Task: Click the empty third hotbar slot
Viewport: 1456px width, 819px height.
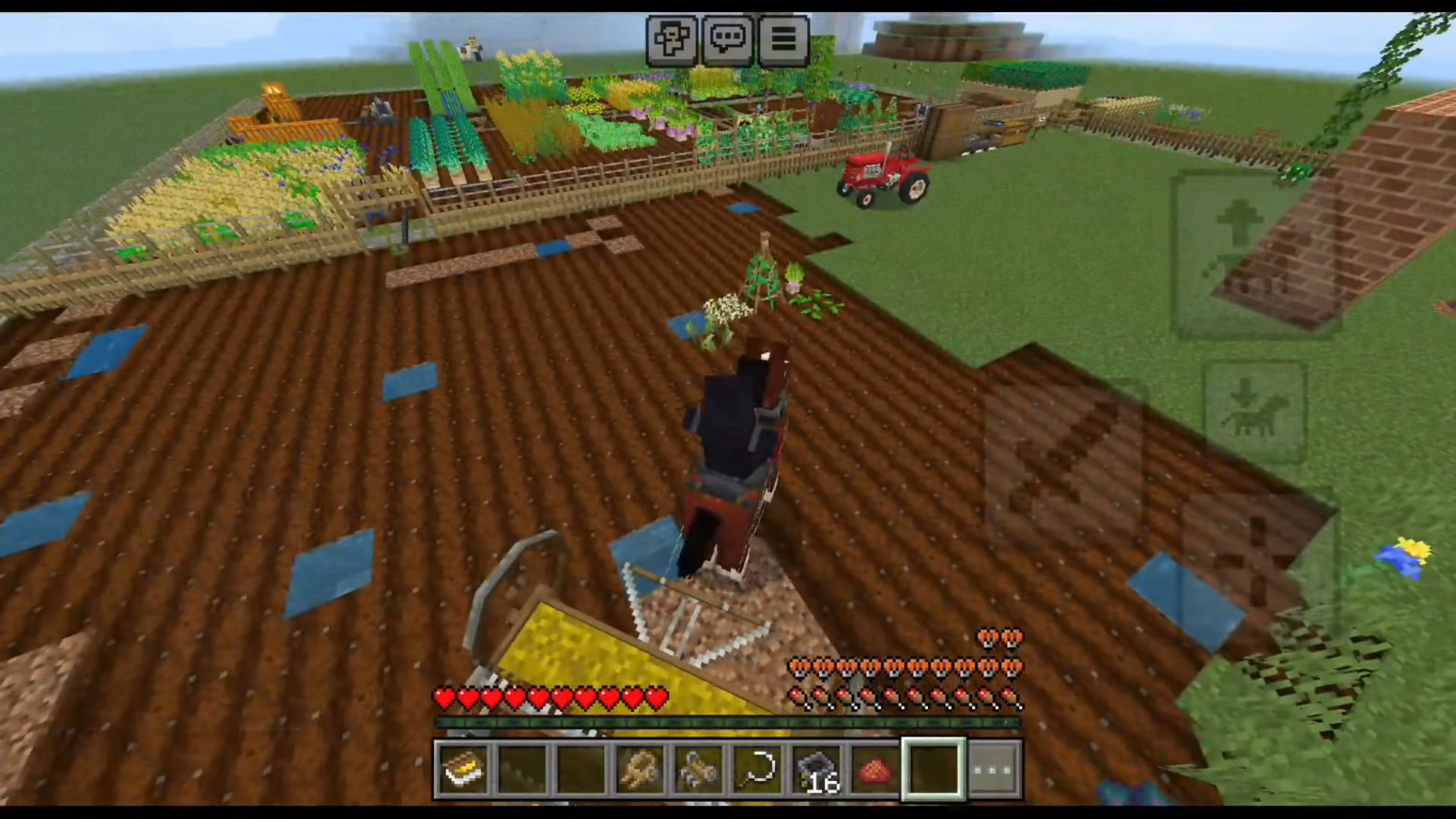Action: (x=582, y=769)
